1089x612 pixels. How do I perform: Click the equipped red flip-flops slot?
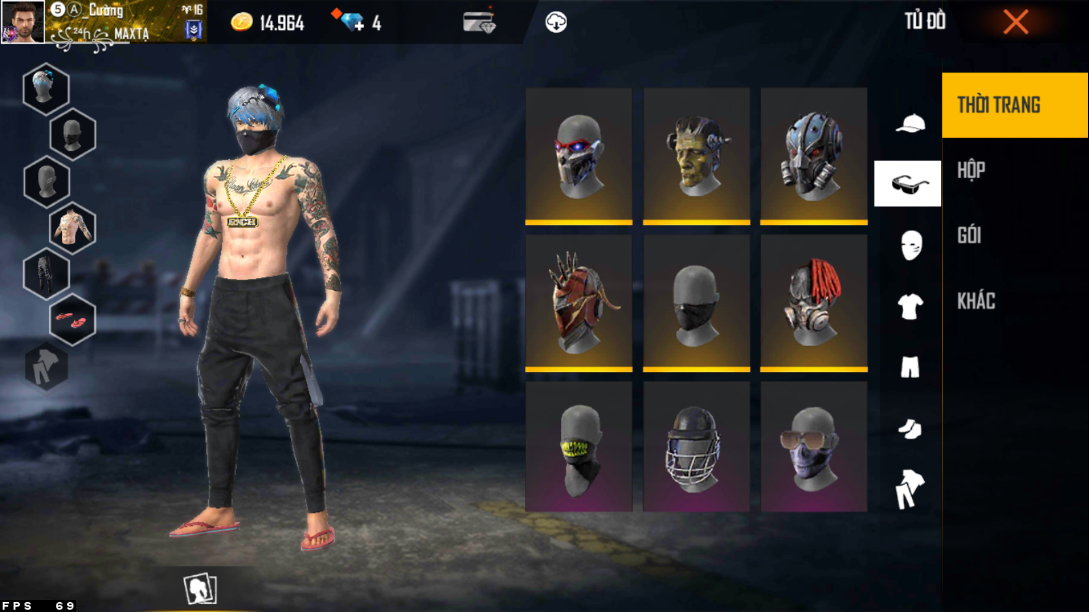click(x=72, y=320)
